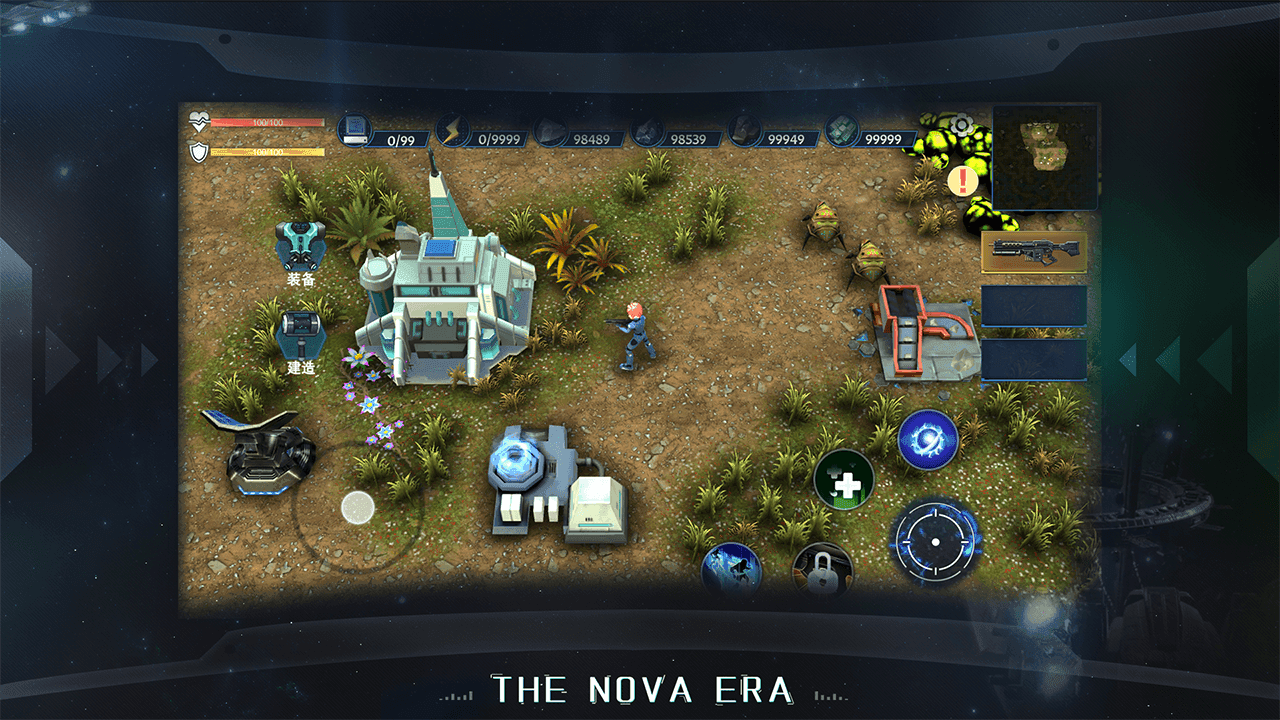Screen dimensions: 1280x720
Task: Tap the locked padlock skill slot
Action: click(822, 571)
